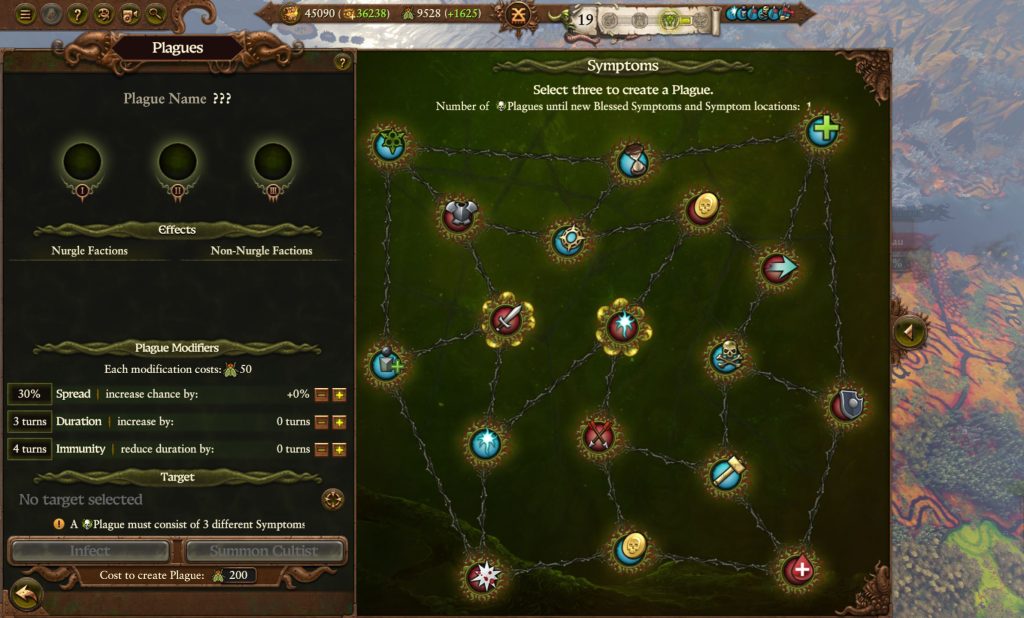Select the hourglass symptom node
Screen dimensions: 1024x618
[632, 159]
